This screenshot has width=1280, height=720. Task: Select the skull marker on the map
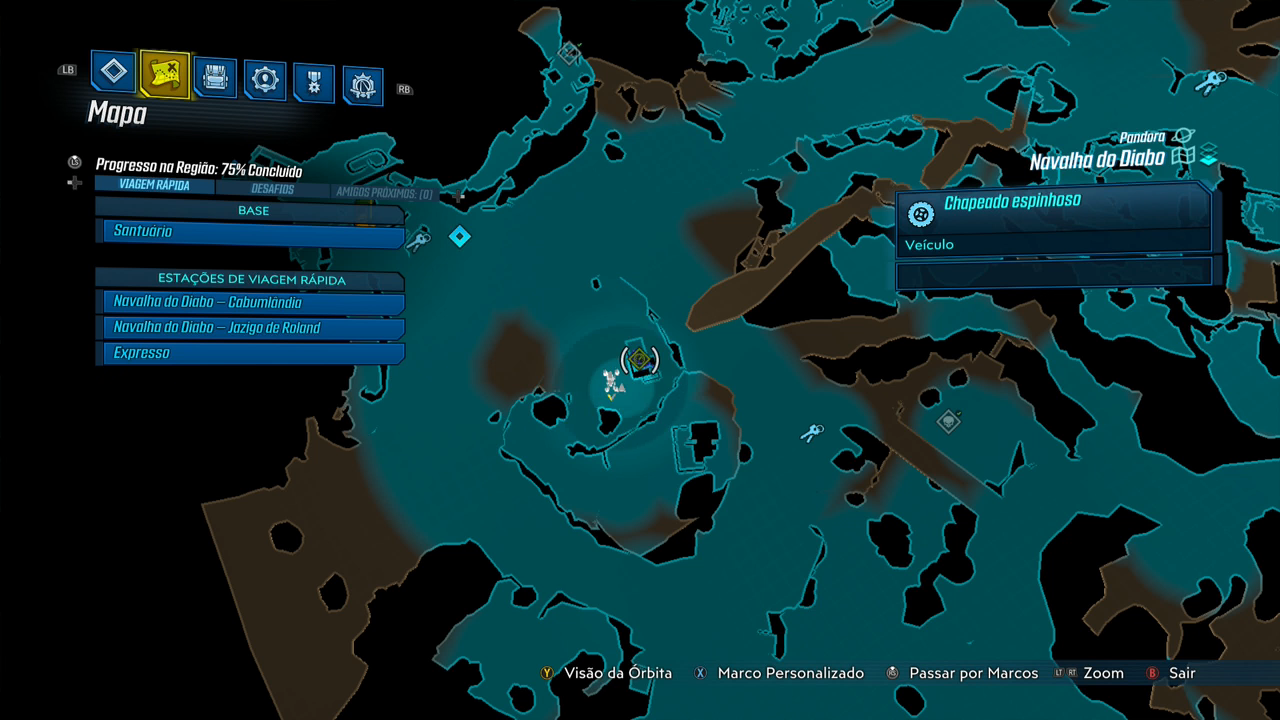coord(948,422)
